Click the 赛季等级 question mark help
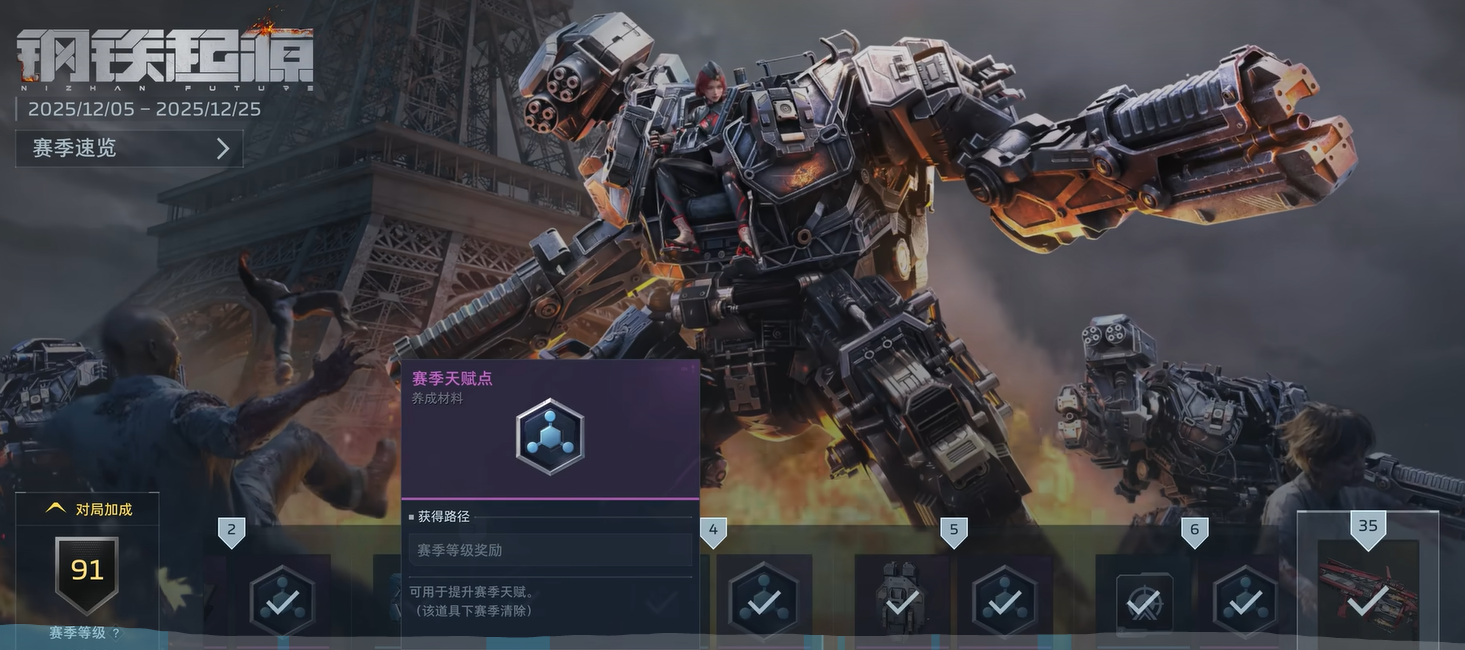This screenshot has height=650, width=1465. tap(116, 633)
